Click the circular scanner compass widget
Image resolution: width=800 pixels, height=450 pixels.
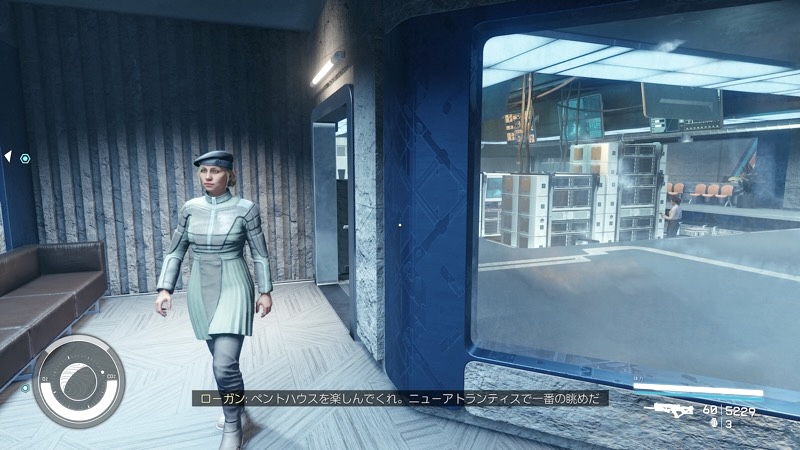78,381
